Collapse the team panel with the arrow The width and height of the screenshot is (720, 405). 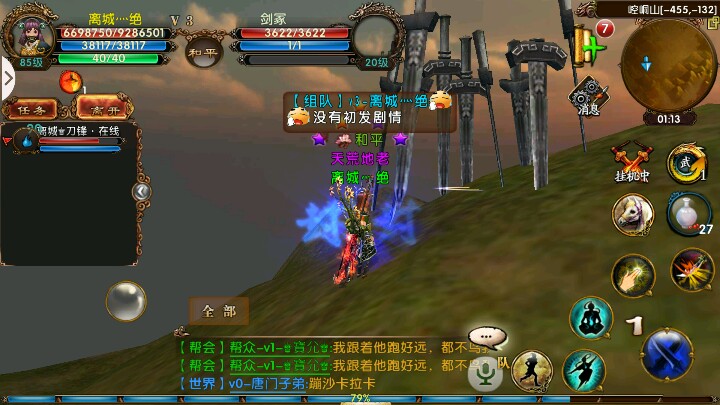click(142, 191)
